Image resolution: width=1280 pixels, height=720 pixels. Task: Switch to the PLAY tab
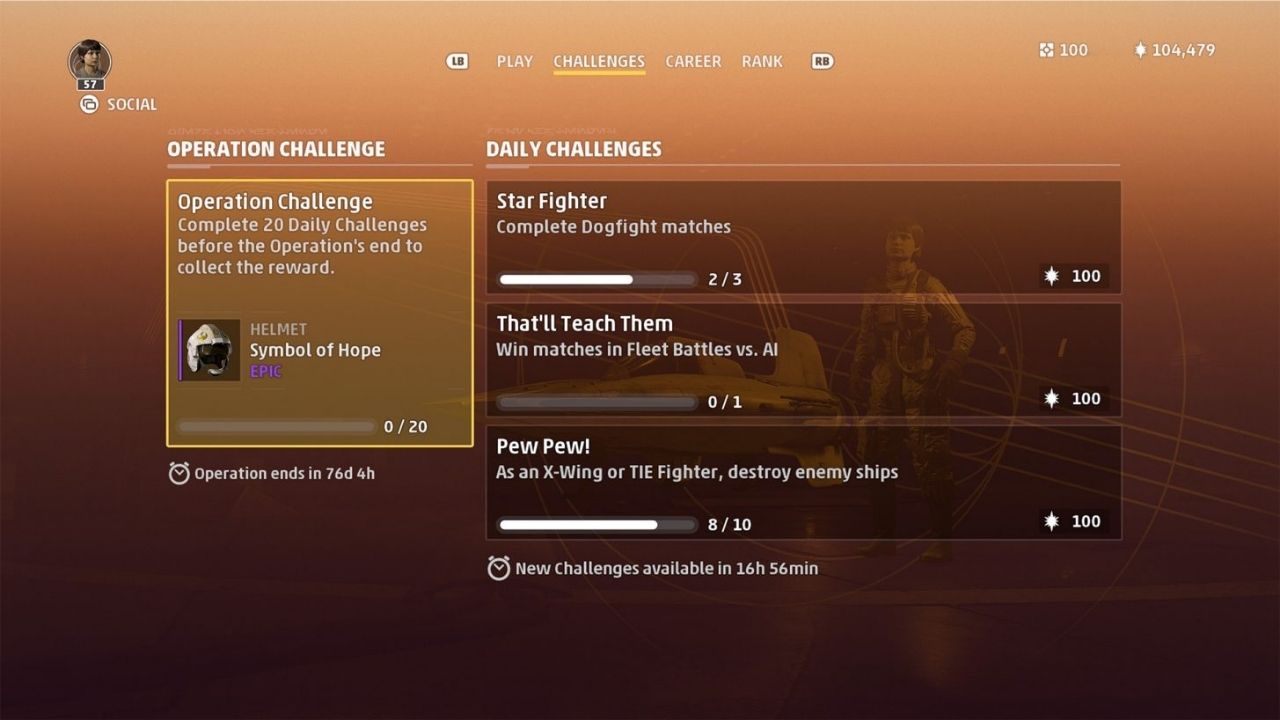pyautogui.click(x=514, y=61)
